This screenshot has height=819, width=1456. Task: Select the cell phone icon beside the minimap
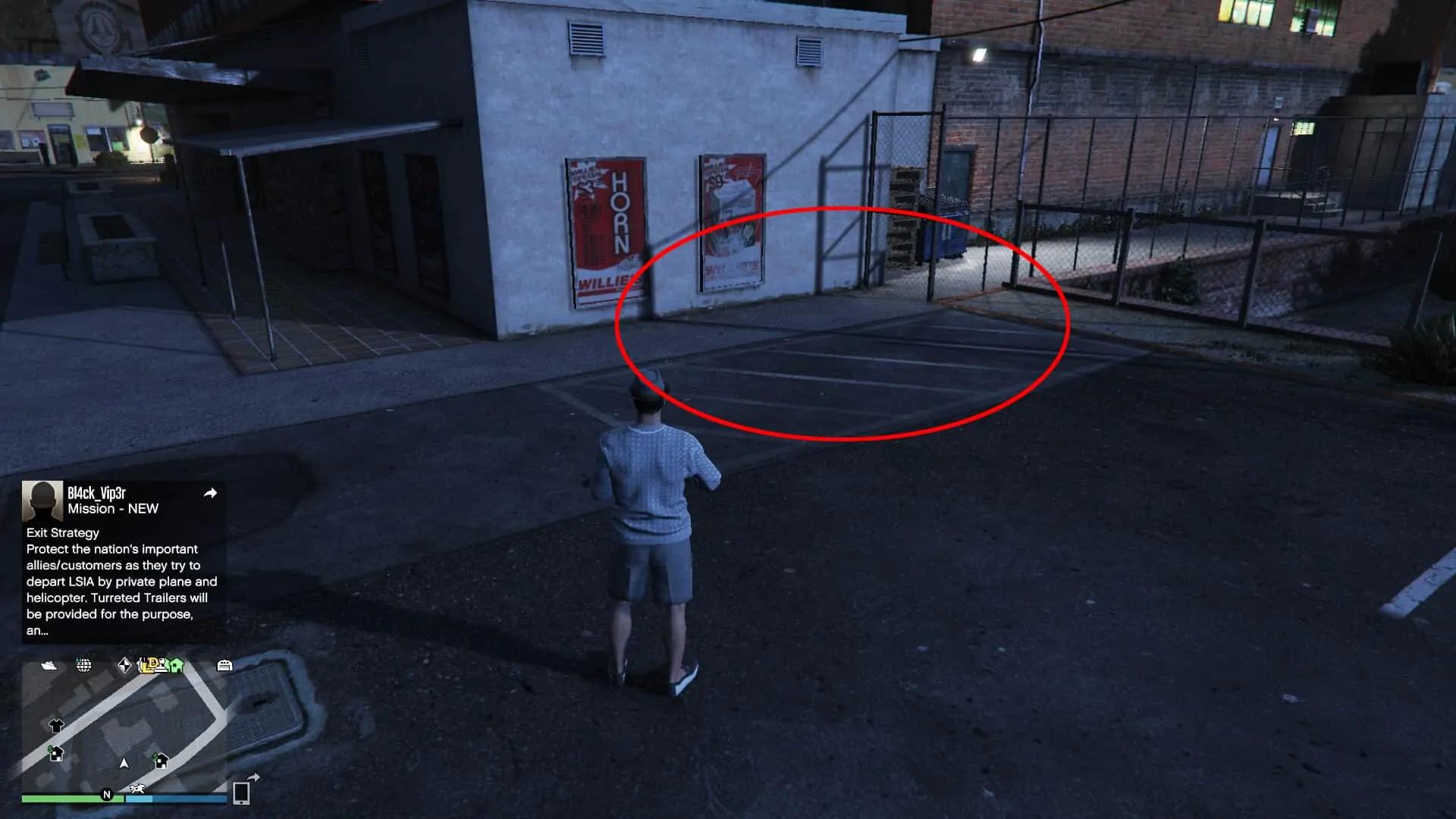click(240, 795)
